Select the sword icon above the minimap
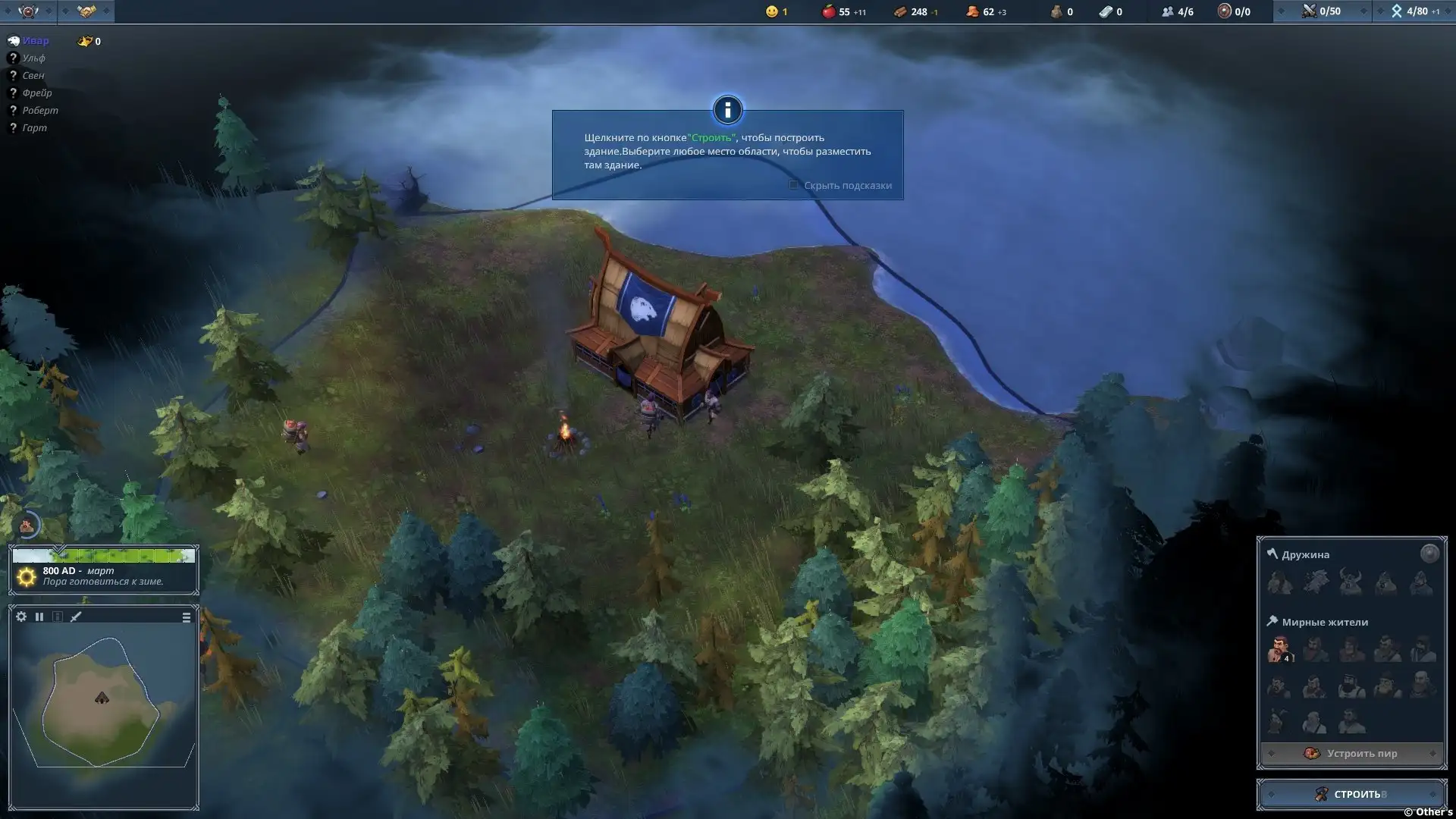Screen dimensions: 1456x819 [x=76, y=617]
